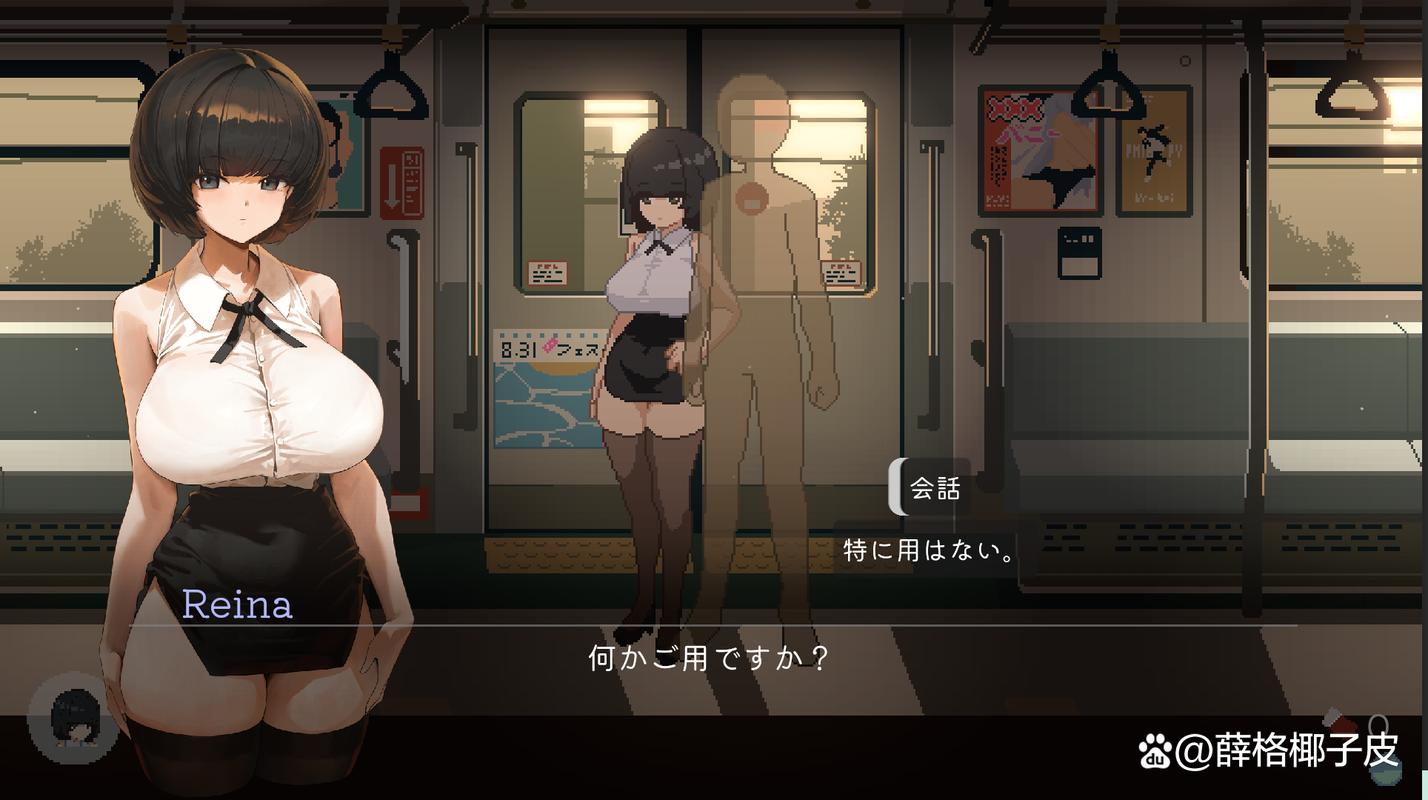Click the round badge on the translucent man

(x=754, y=198)
